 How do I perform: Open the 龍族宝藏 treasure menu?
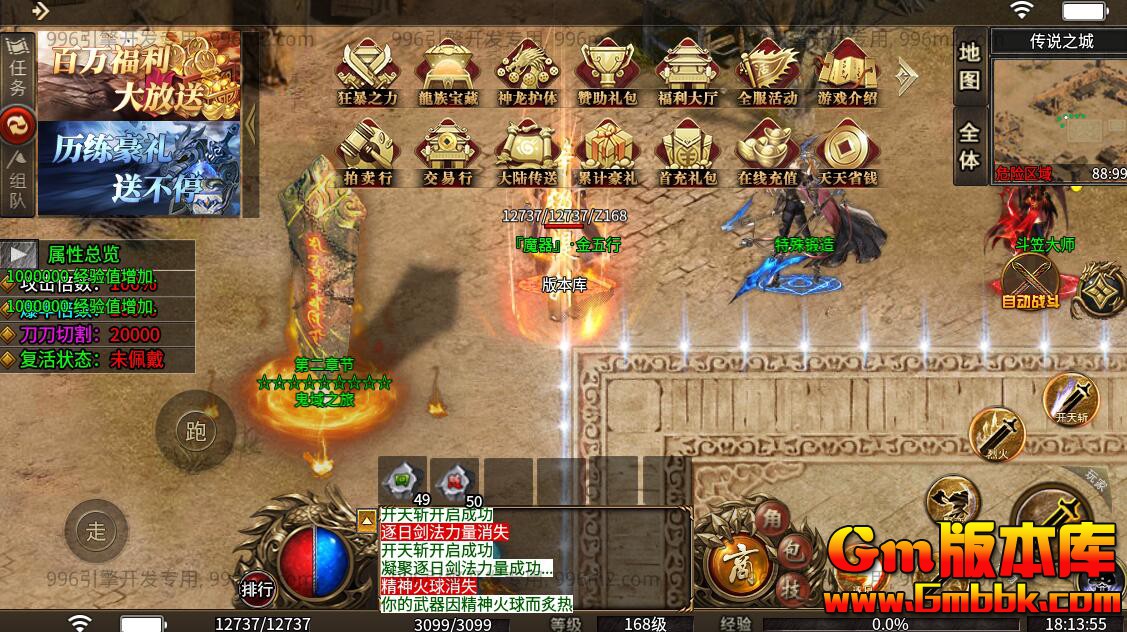[x=447, y=68]
